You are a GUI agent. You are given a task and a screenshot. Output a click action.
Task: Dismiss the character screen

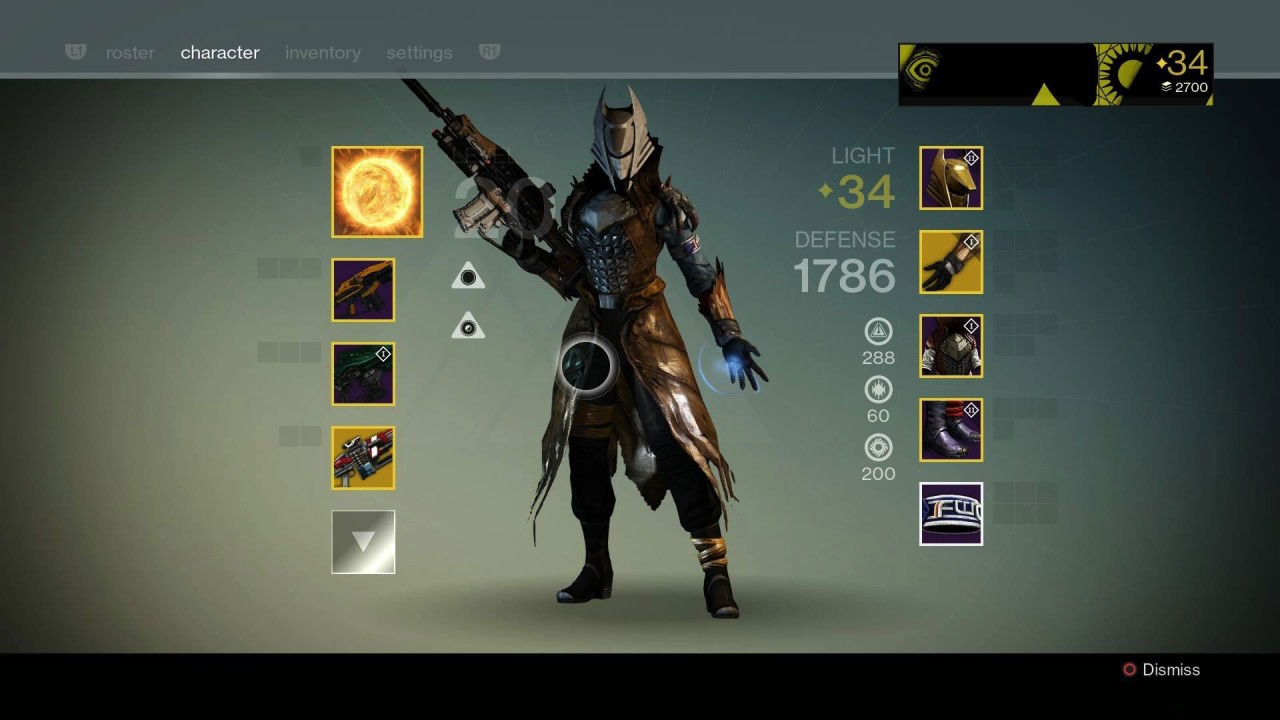point(1161,670)
